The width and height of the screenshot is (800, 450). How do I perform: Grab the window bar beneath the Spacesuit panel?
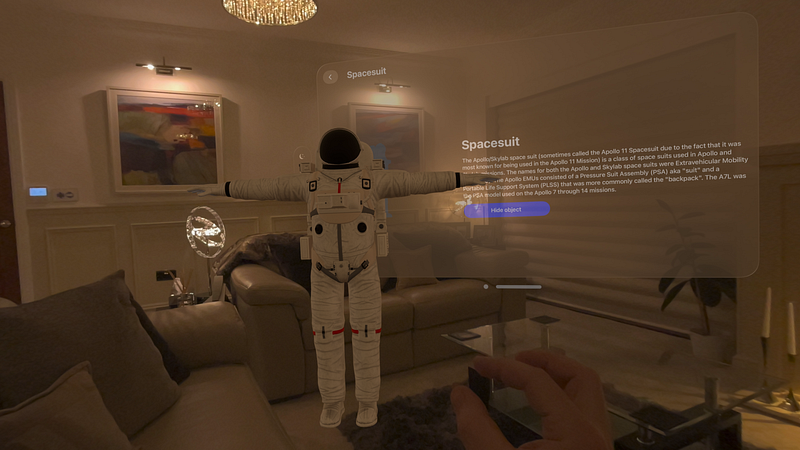pyautogui.click(x=519, y=287)
